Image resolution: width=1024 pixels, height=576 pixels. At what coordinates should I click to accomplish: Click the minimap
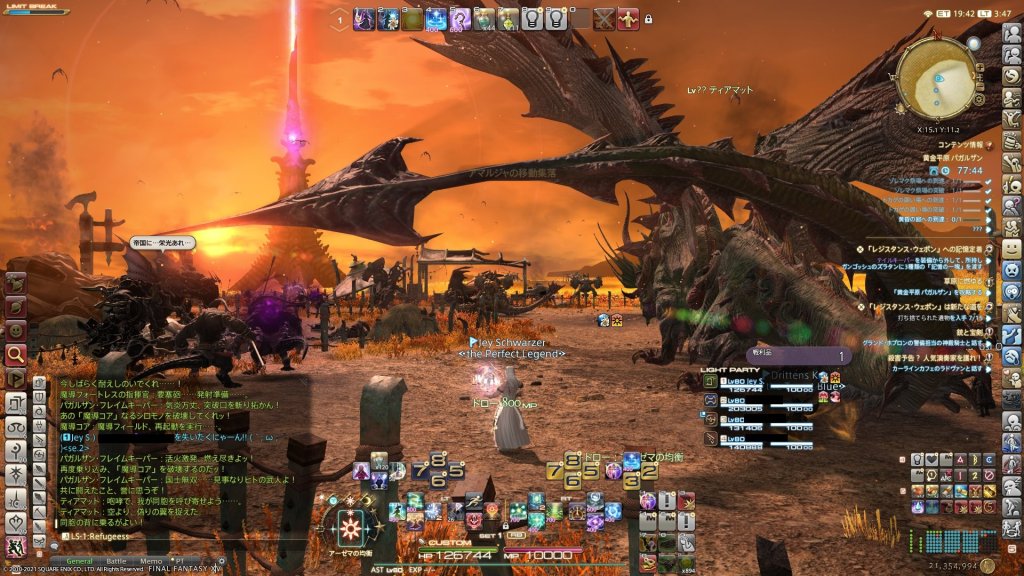938,77
